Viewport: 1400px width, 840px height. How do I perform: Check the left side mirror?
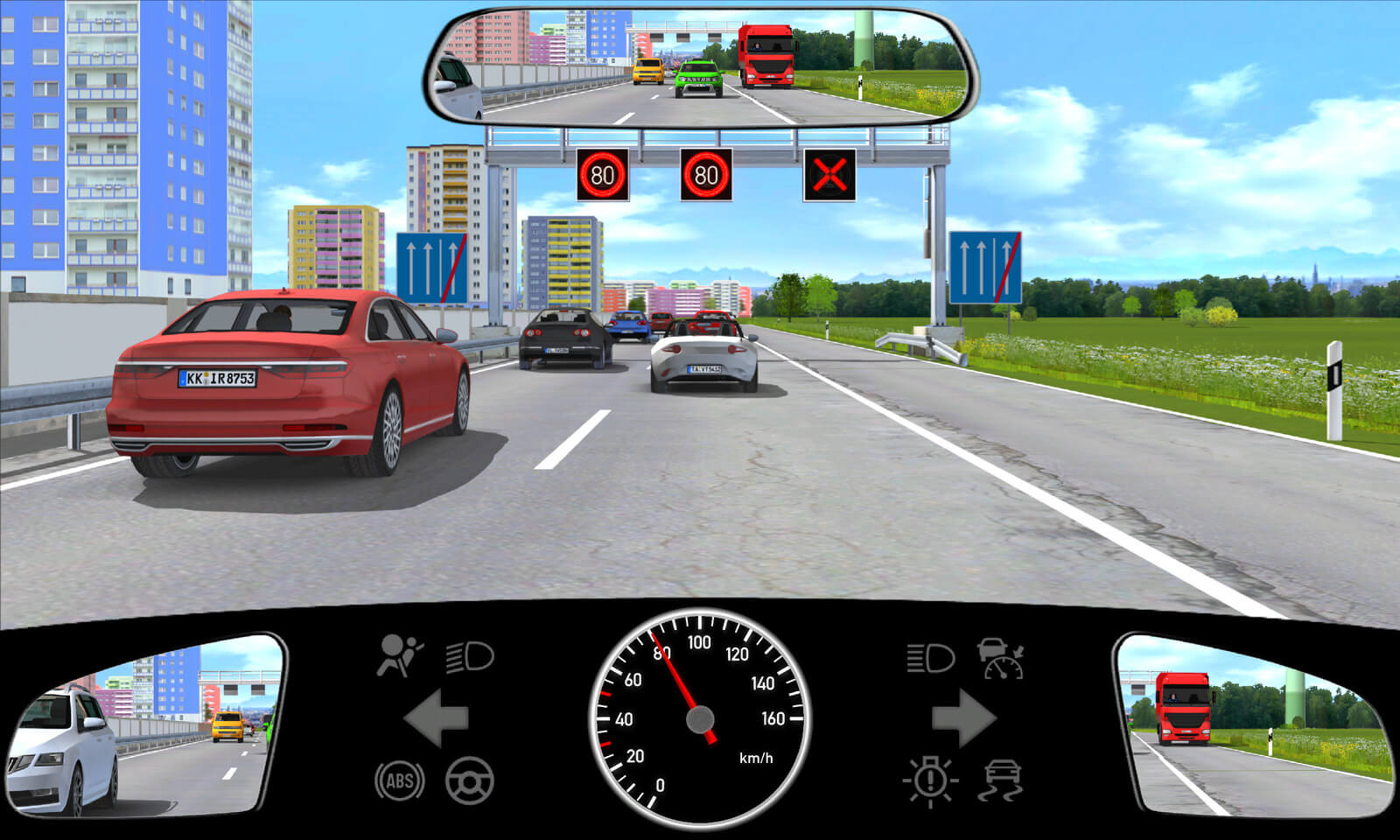coord(144,724)
